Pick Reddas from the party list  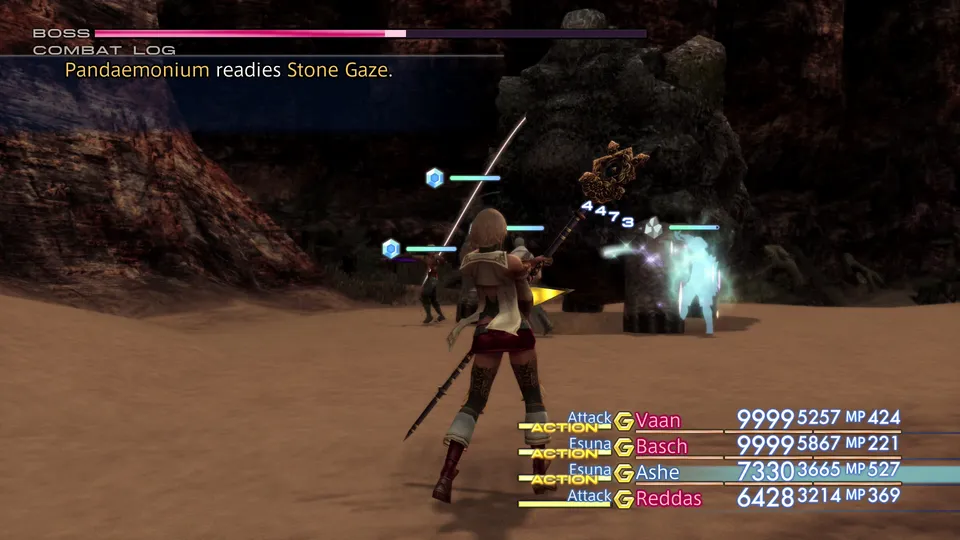pyautogui.click(x=669, y=498)
